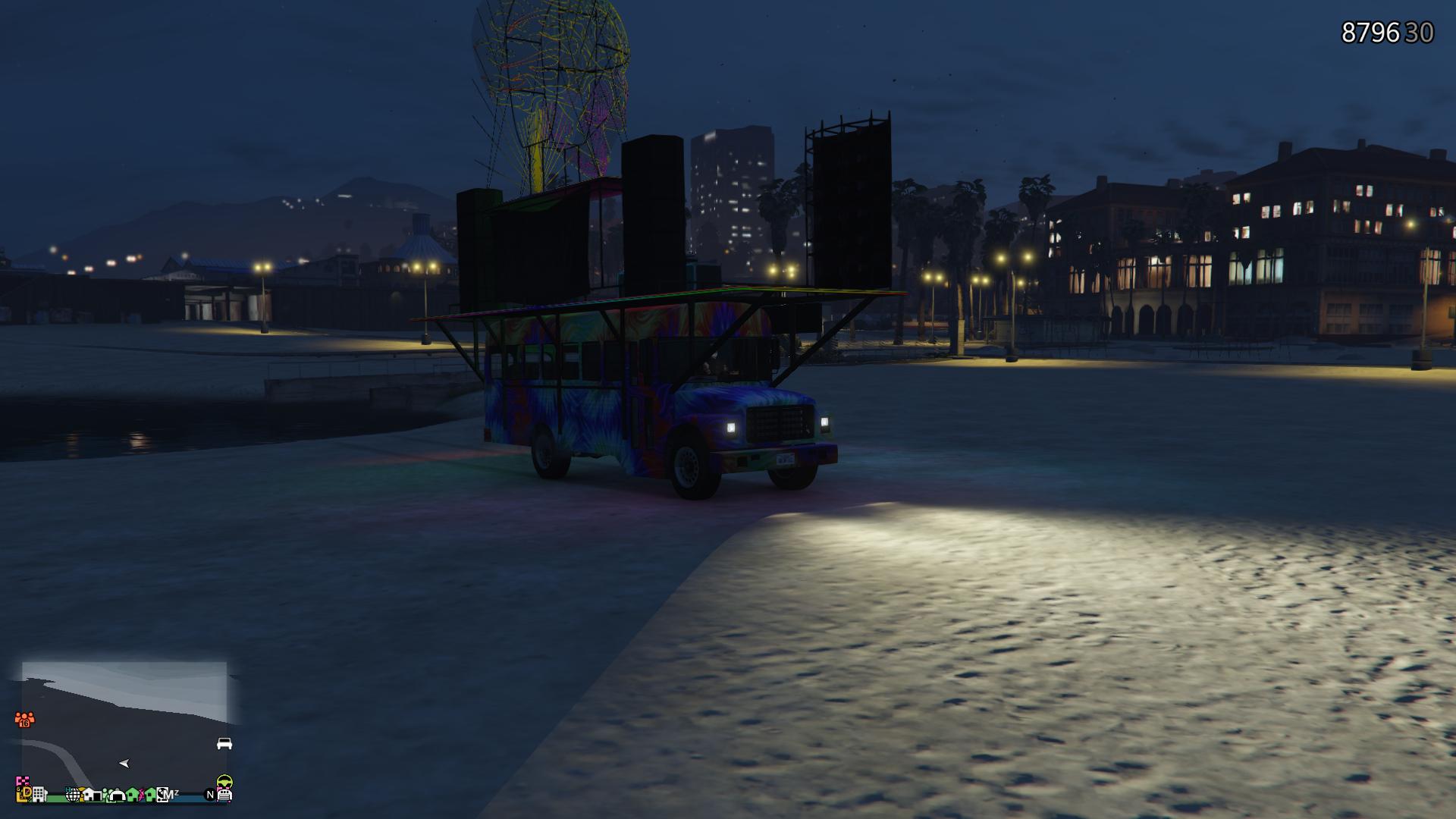The height and width of the screenshot is (819, 1456).
Task: Click the black N nightclub blip
Action: pos(210,795)
